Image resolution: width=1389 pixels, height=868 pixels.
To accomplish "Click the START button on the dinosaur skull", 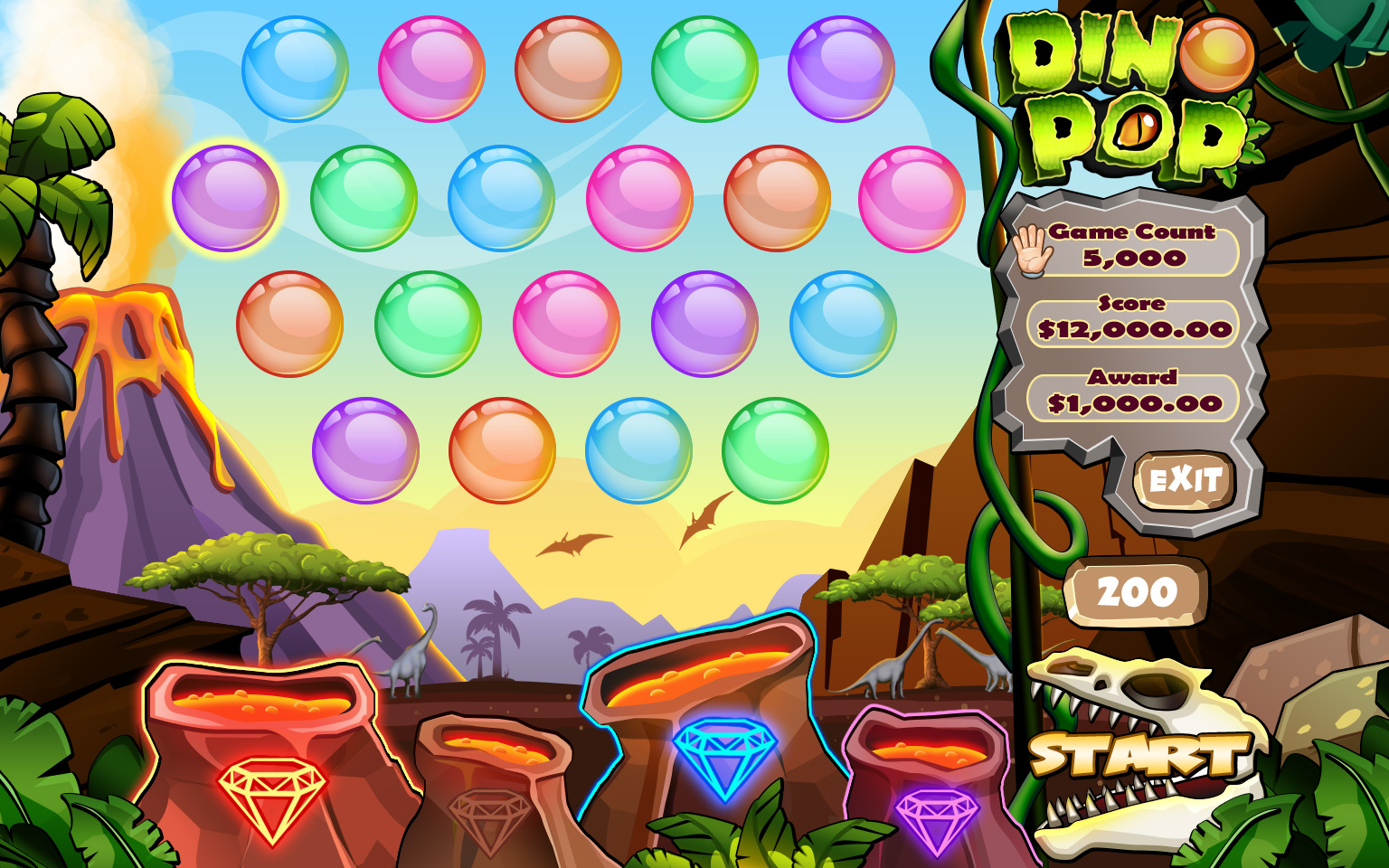I will [x=1140, y=754].
